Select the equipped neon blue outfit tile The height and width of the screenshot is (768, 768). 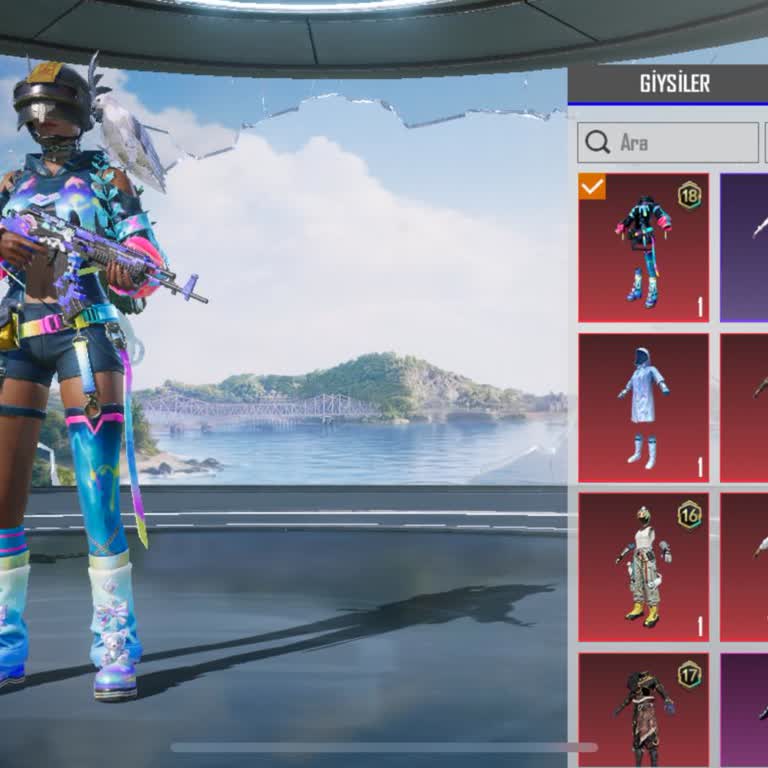pyautogui.click(x=643, y=248)
